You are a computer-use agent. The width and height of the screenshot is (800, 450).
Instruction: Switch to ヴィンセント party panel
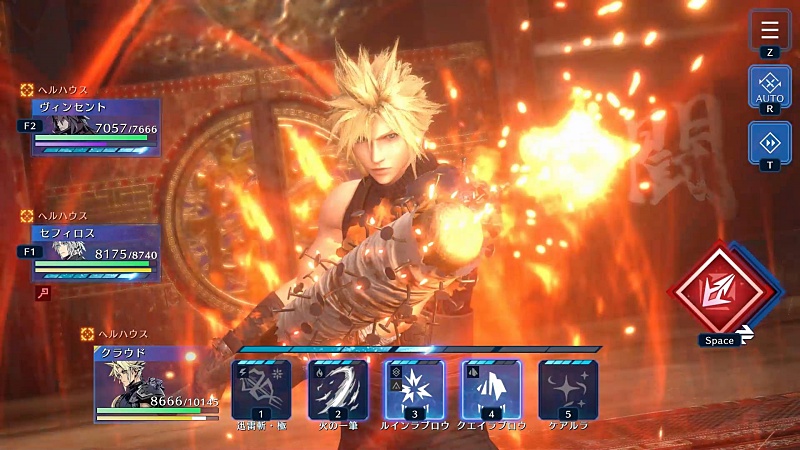tap(96, 127)
